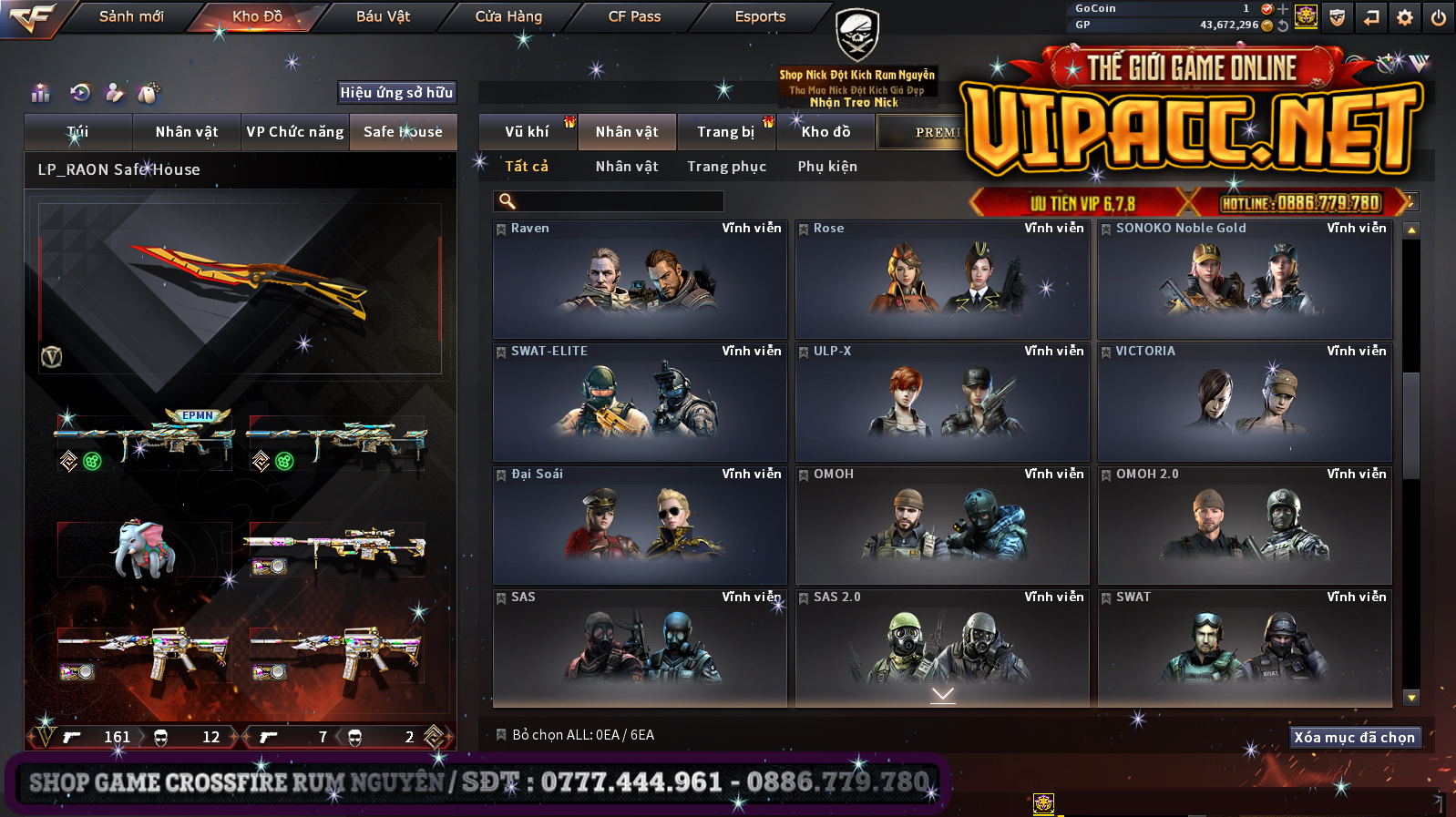Switch to the VP Chức năng tab
This screenshot has height=817, width=1456.
[295, 132]
